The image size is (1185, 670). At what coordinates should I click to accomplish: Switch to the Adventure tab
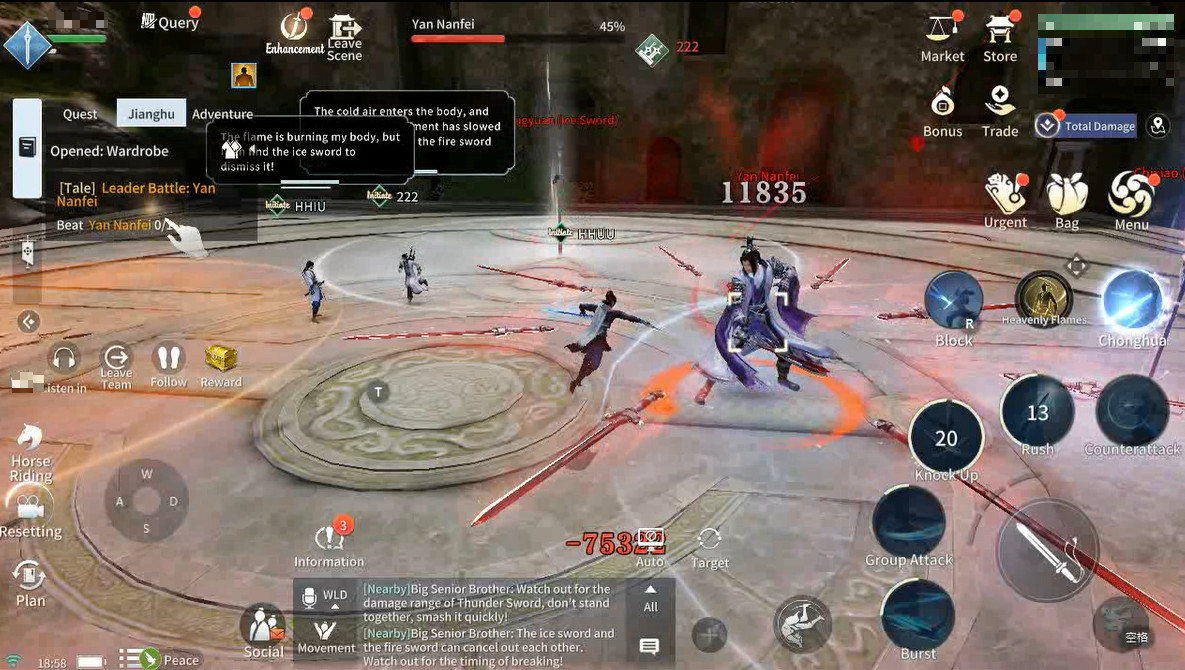pos(222,114)
